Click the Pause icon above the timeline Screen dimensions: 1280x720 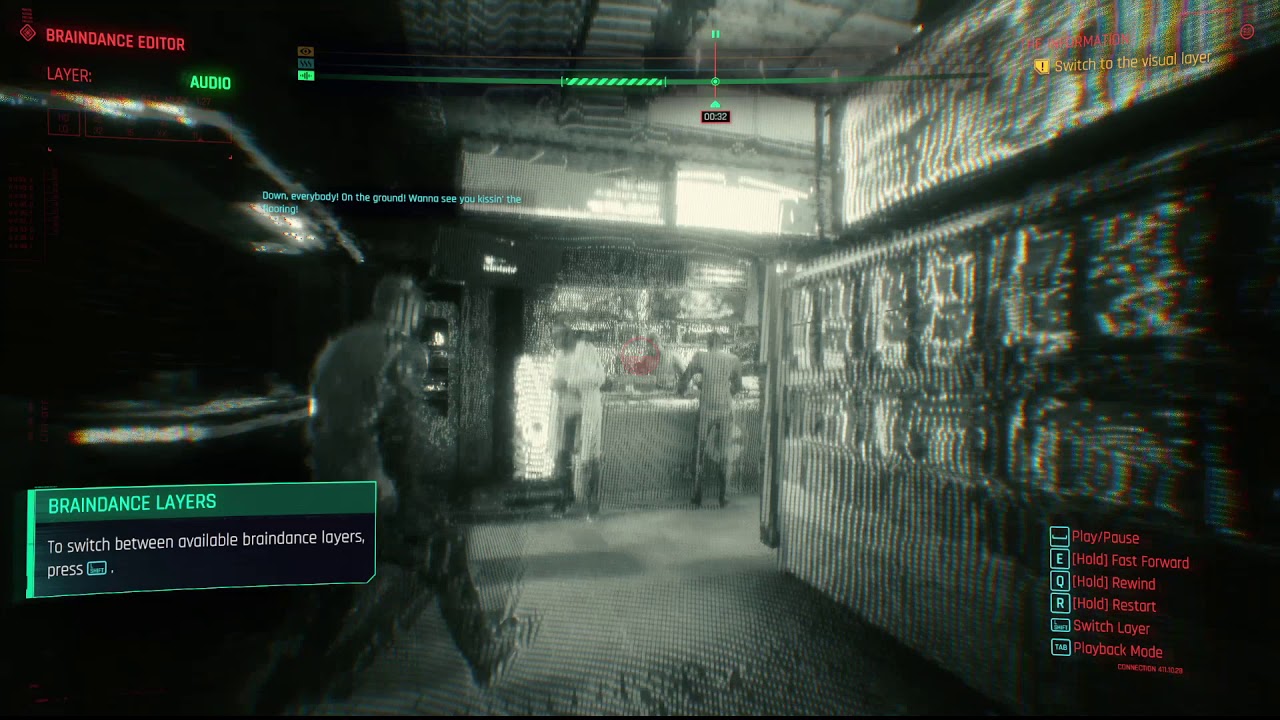point(715,32)
